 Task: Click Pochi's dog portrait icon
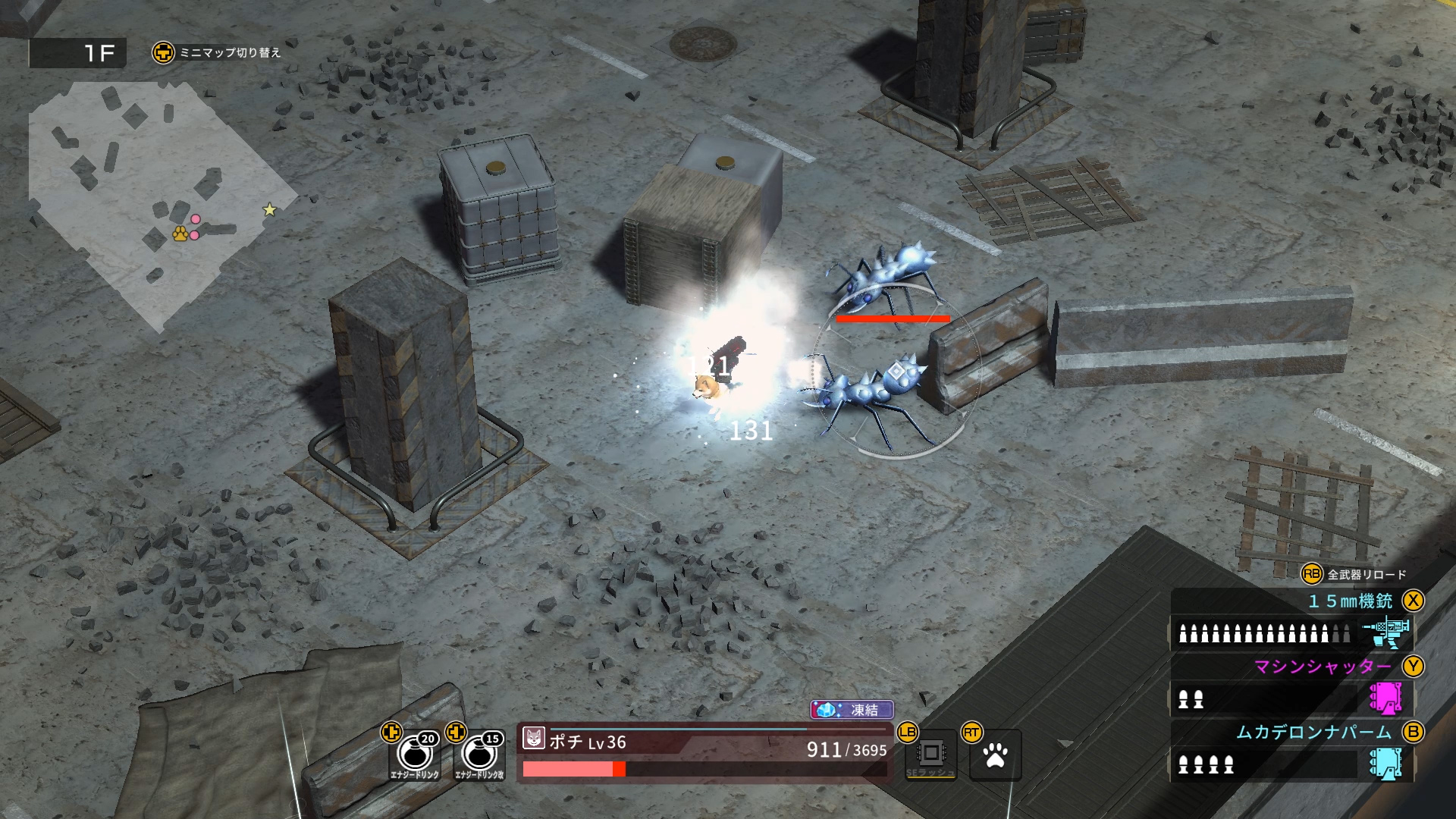pos(534,738)
